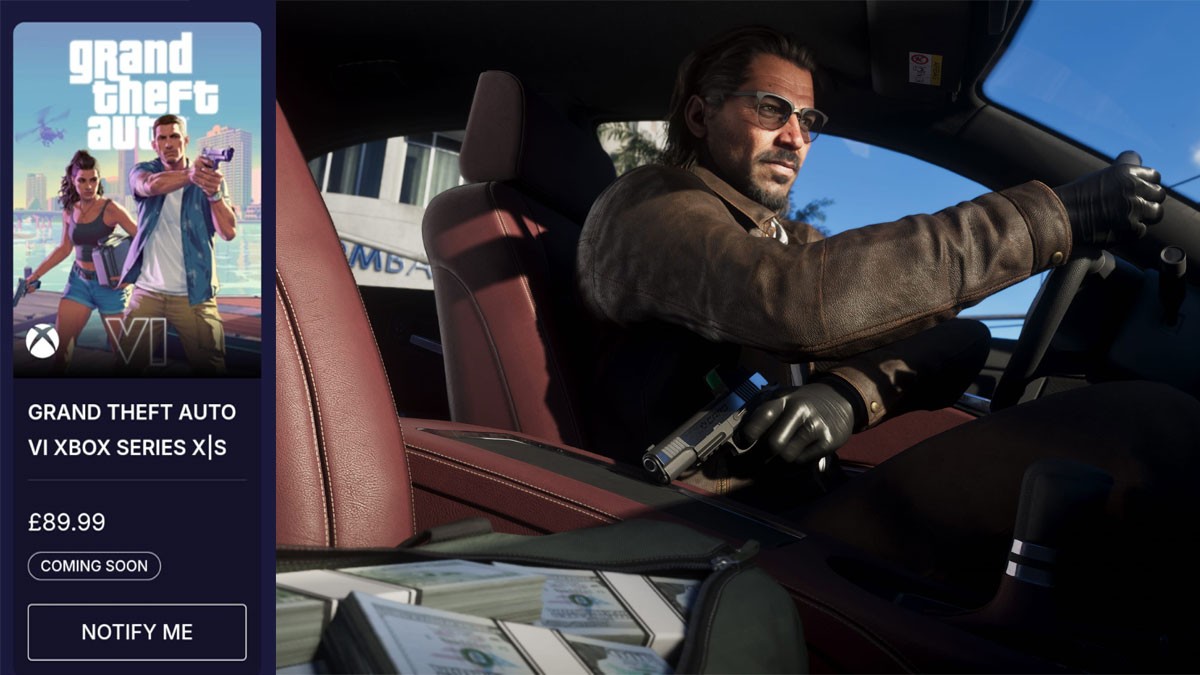Select the Grand Theft Auto VI Xbox title
The height and width of the screenshot is (675, 1200).
(132, 429)
